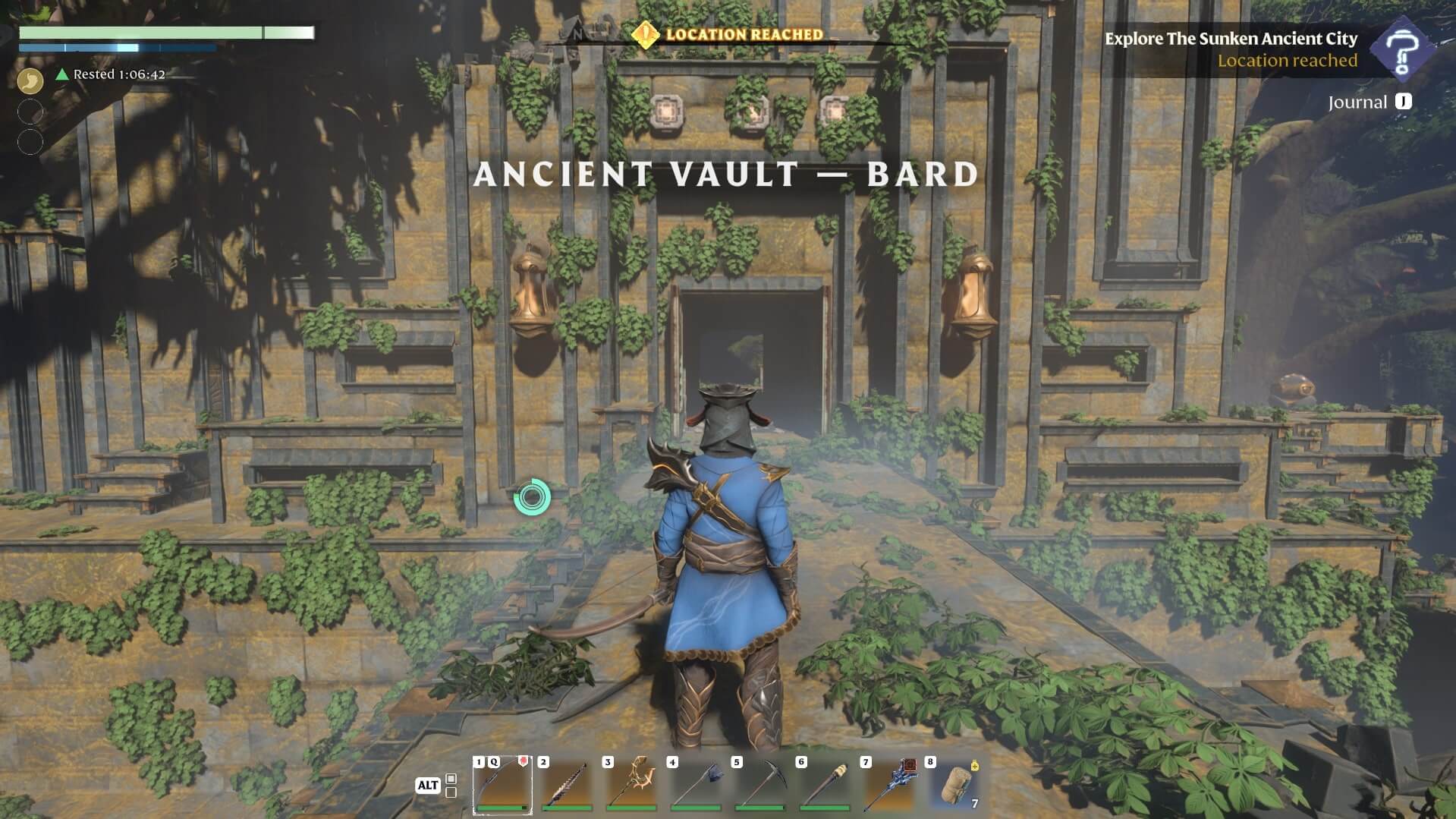
Task: Click the question mark quest icon
Action: (1401, 49)
